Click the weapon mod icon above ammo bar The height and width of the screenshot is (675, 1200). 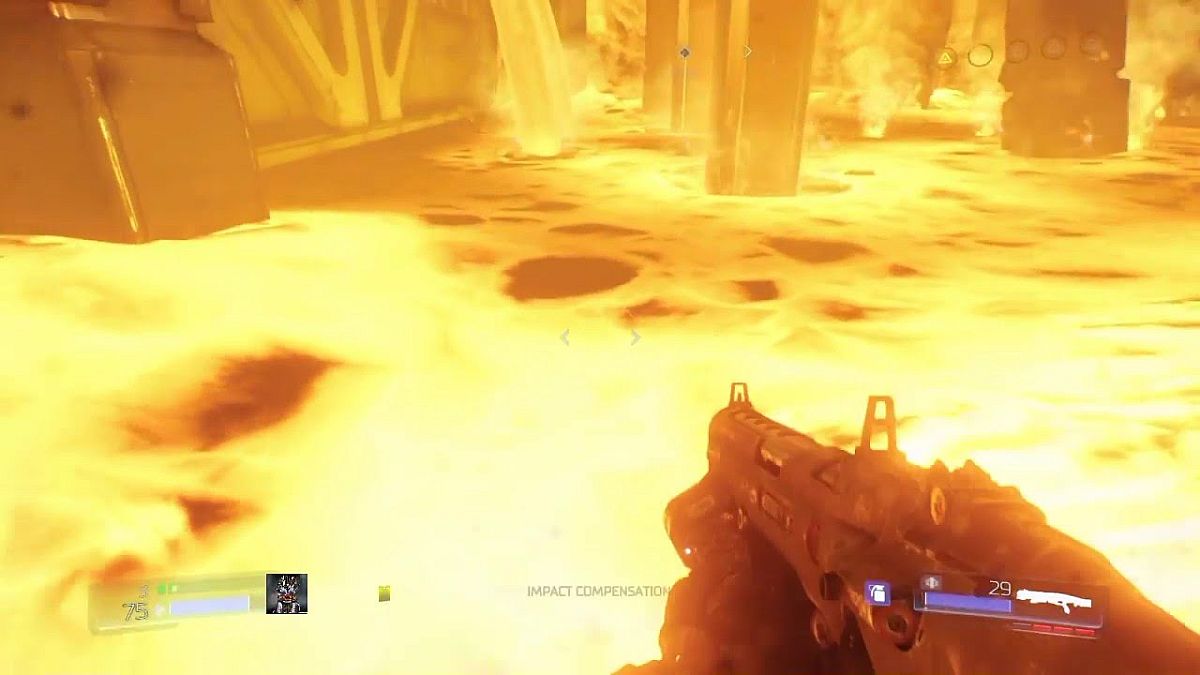[931, 582]
